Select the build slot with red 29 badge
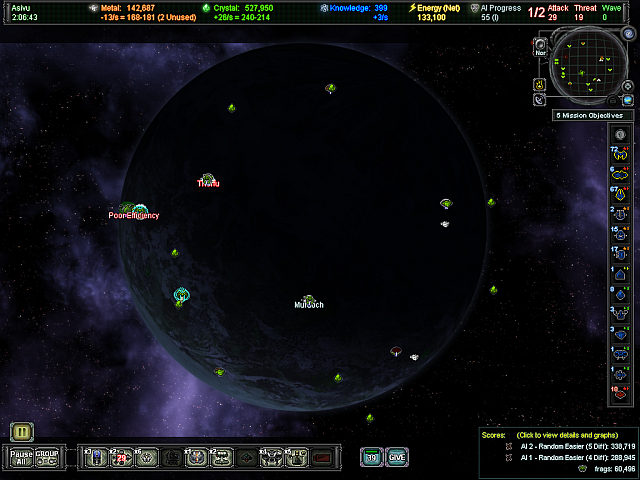This screenshot has width=640, height=480. tap(121, 457)
